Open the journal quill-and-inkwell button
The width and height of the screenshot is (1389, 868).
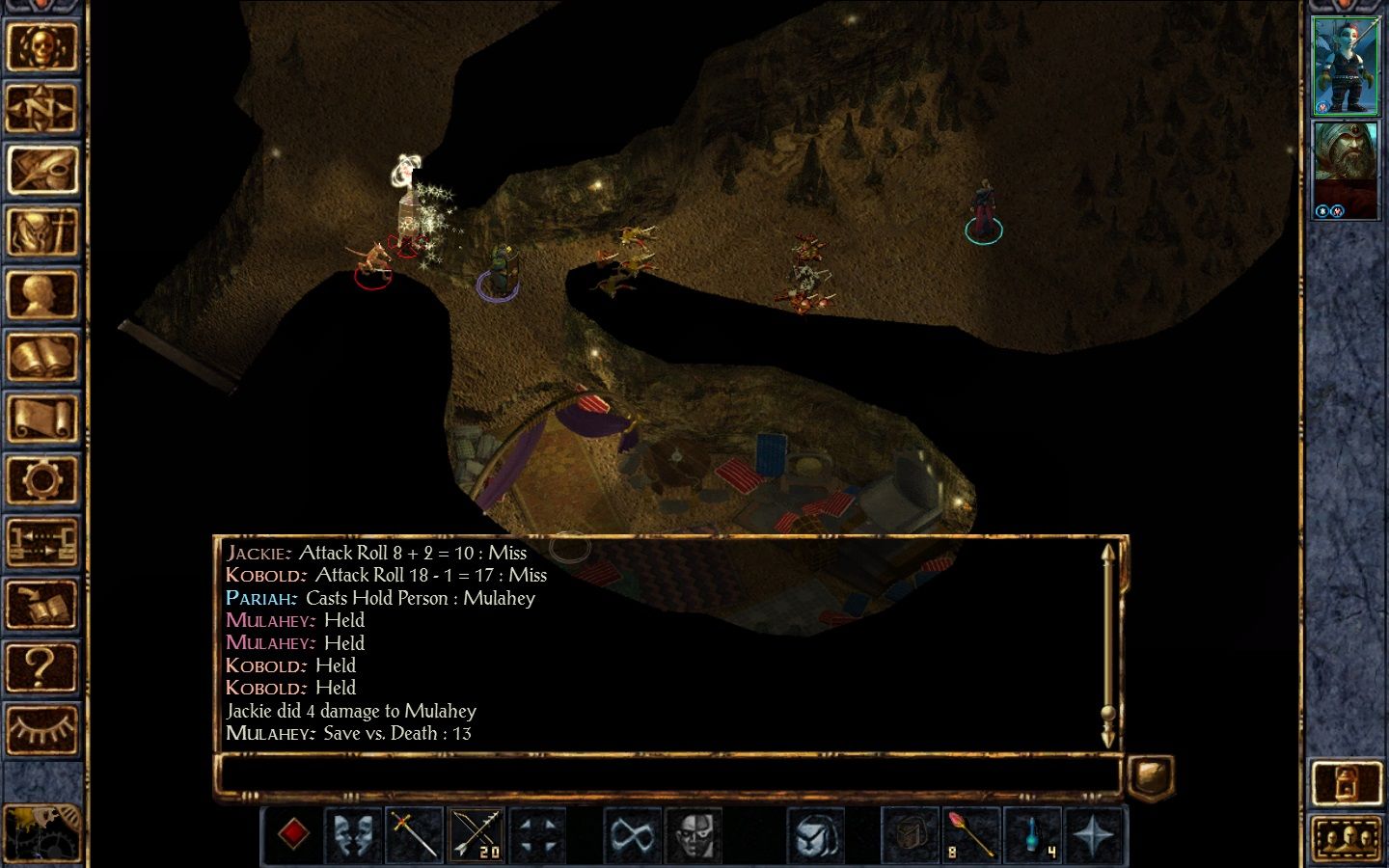[x=41, y=171]
